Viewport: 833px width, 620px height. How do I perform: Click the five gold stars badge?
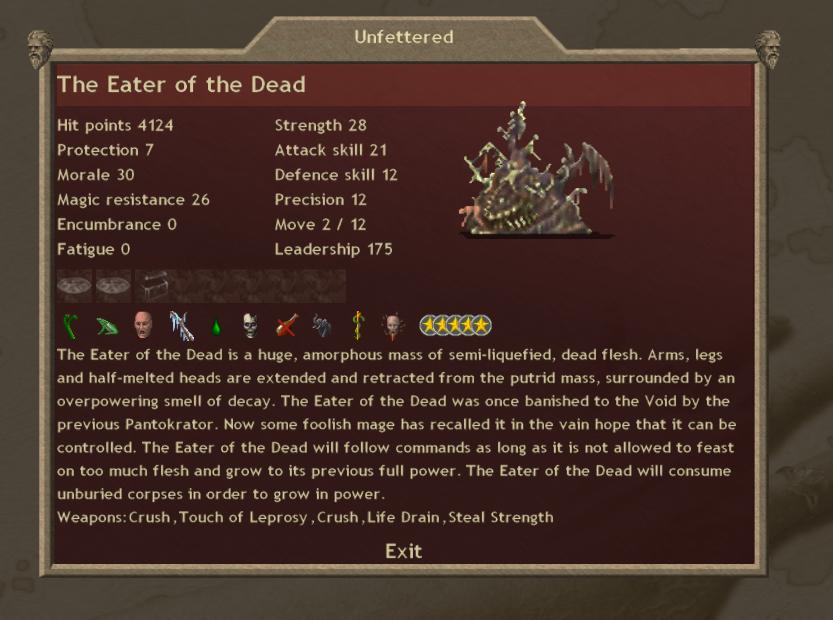454,325
